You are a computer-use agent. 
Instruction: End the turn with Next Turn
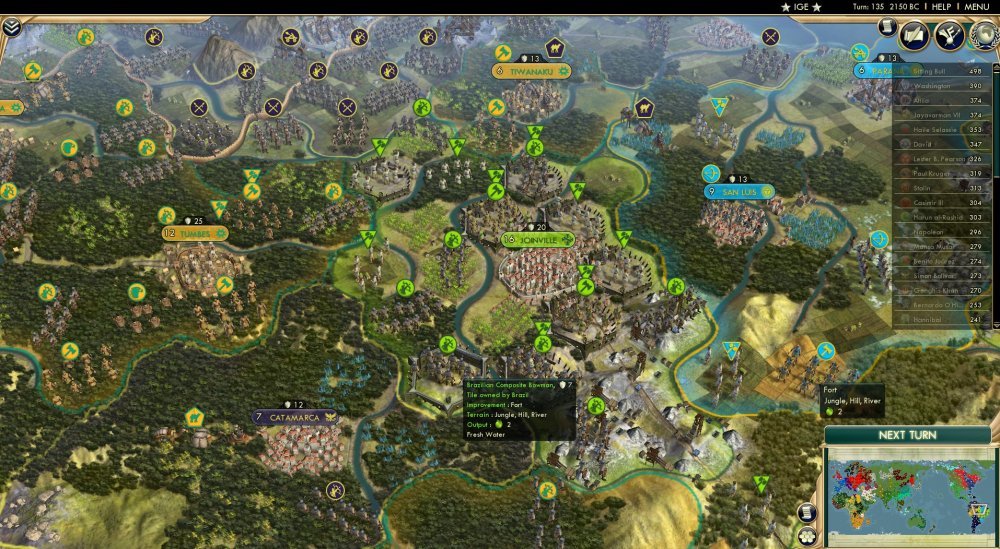[906, 435]
